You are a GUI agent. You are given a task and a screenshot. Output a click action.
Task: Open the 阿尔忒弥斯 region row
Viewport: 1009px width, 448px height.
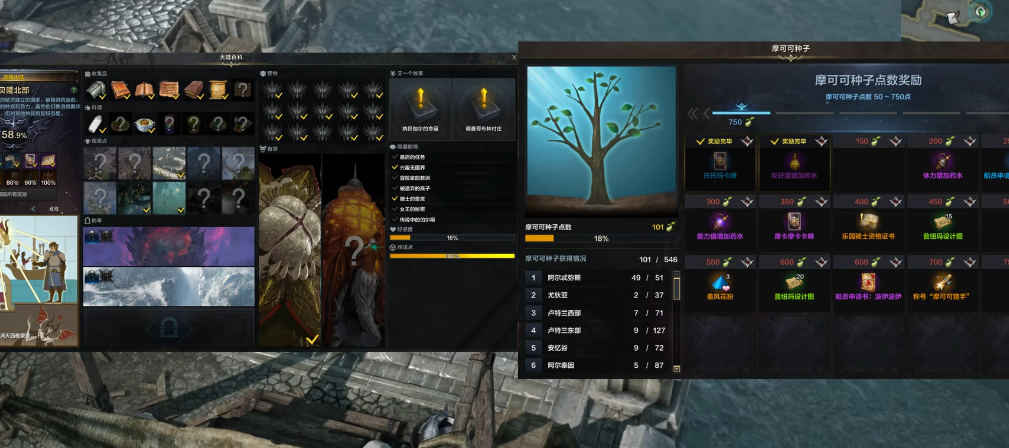pyautogui.click(x=596, y=277)
